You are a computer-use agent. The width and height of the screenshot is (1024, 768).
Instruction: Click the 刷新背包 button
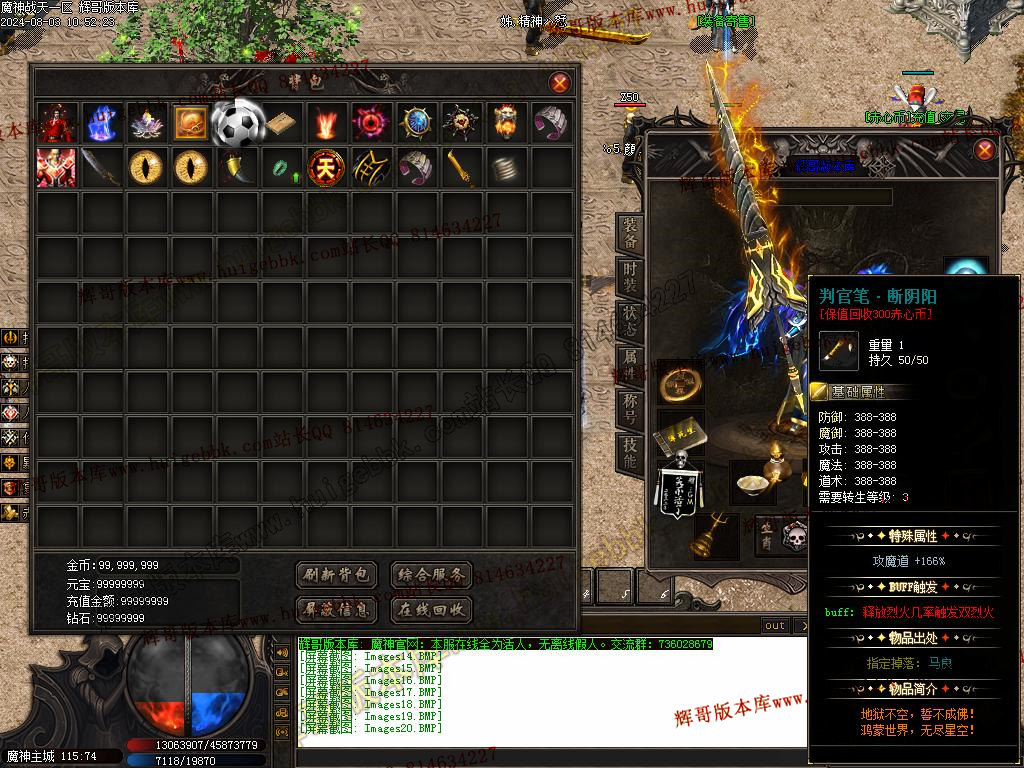336,575
